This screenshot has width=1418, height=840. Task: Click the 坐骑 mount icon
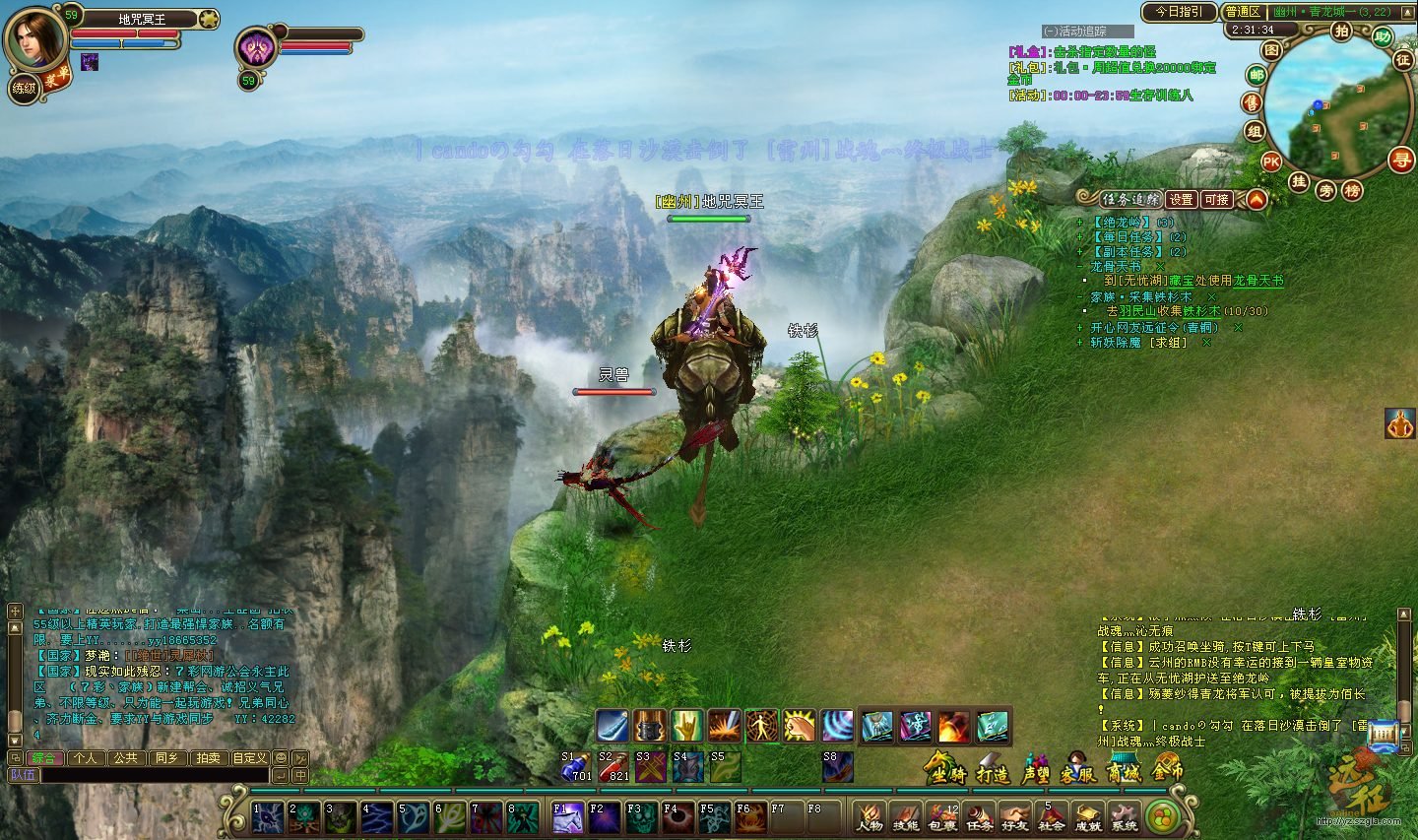click(x=945, y=768)
